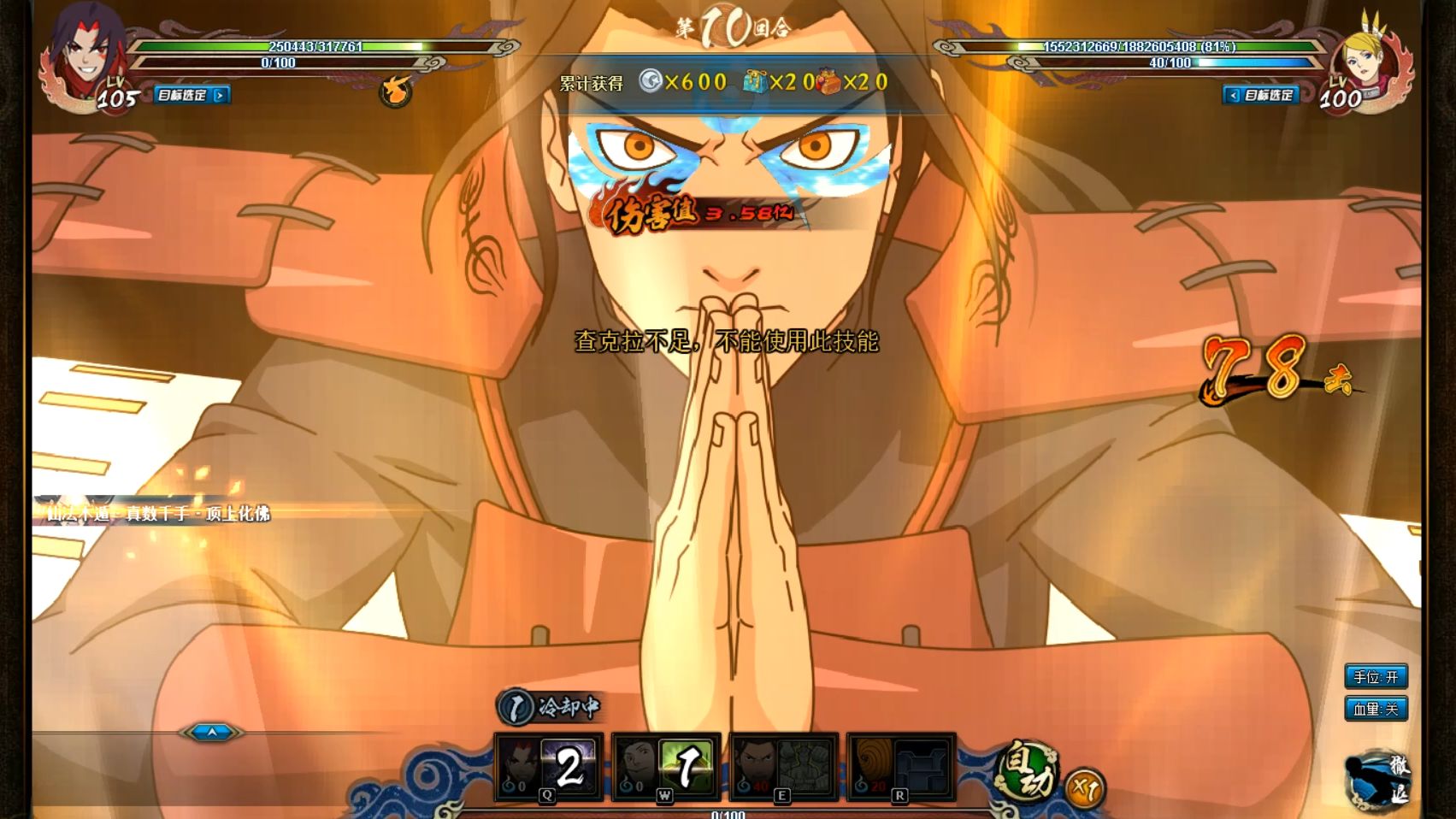Viewport: 1456px width, 819px height.
Task: Activate the W skill with green icon
Action: (x=666, y=768)
